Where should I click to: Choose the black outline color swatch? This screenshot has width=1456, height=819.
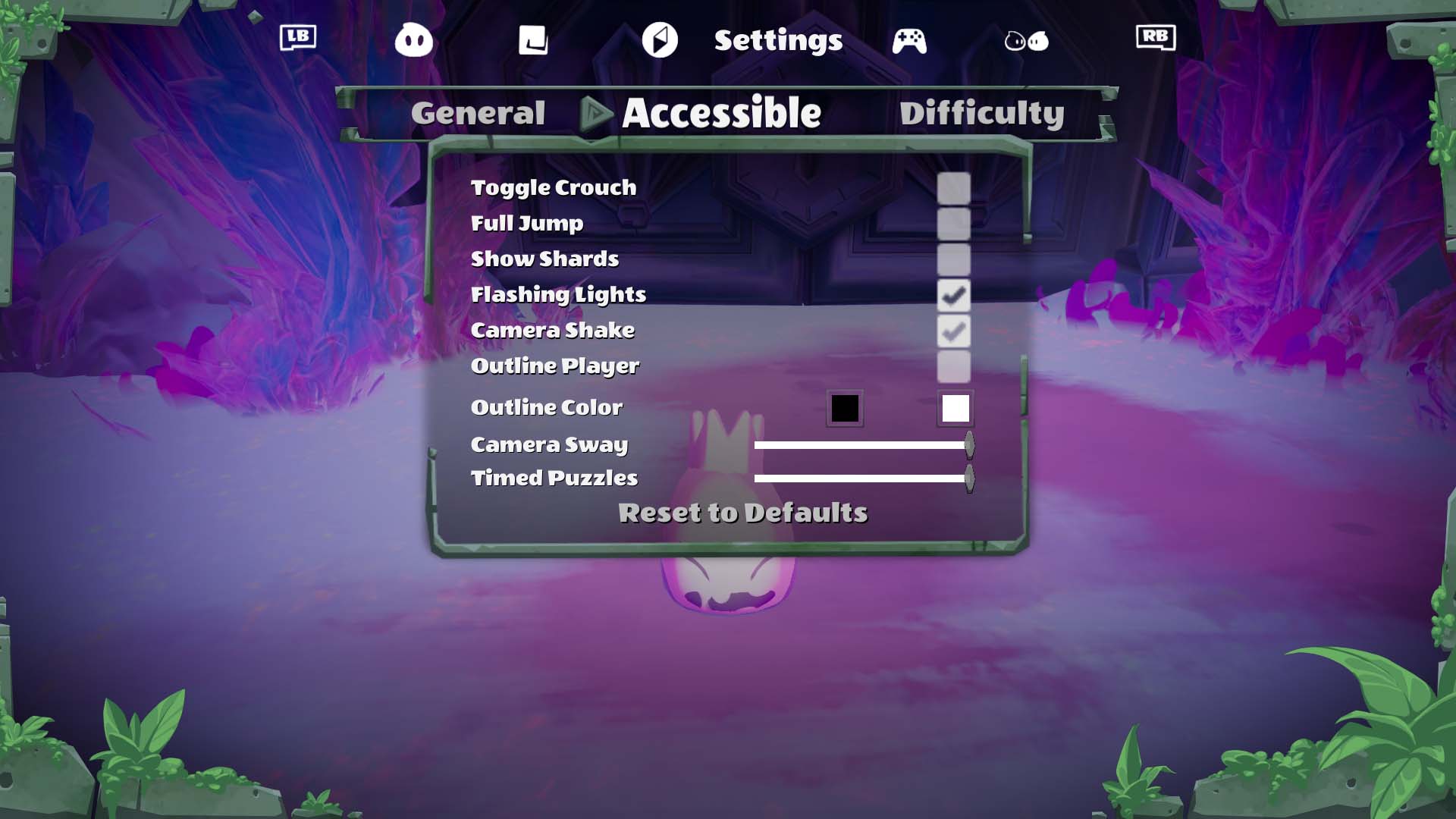pos(844,409)
